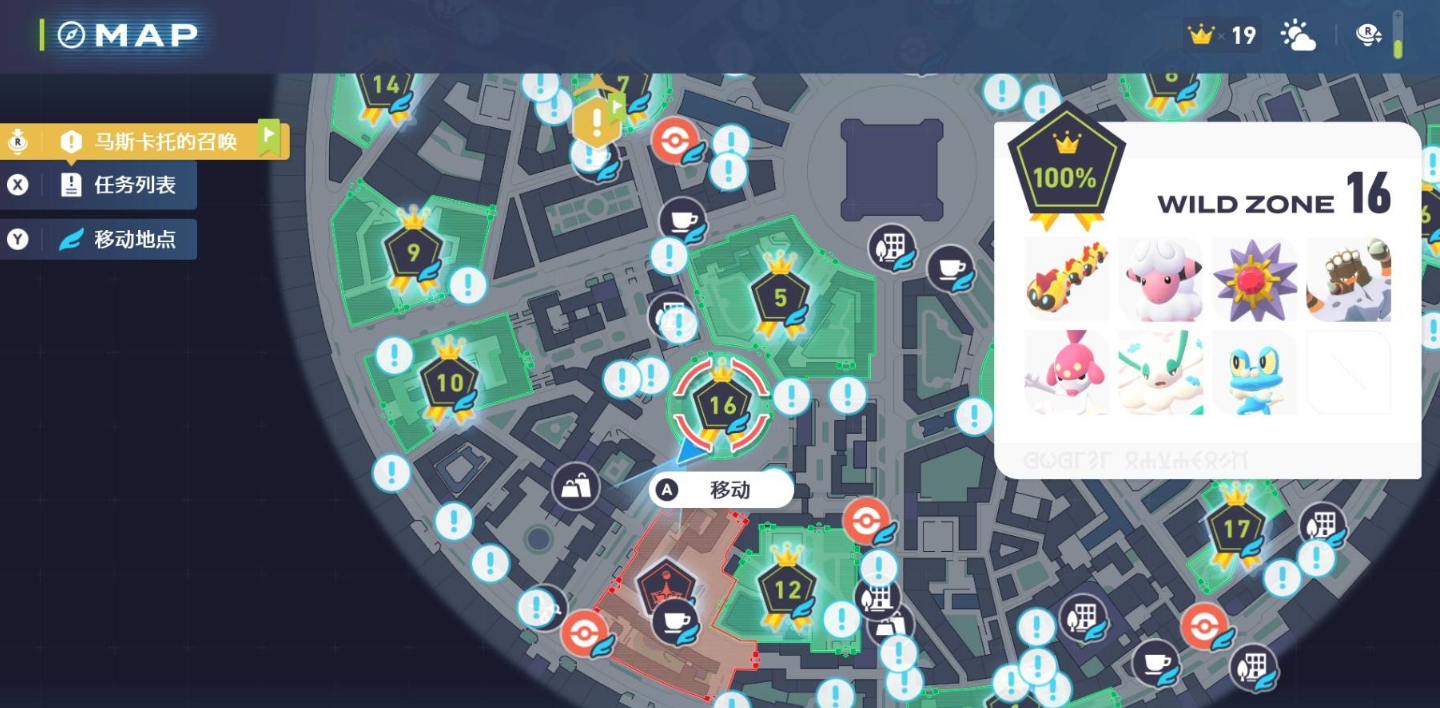View the Flaaffy thumbnail in zone panel
This screenshot has height=708, width=1440.
click(1160, 279)
